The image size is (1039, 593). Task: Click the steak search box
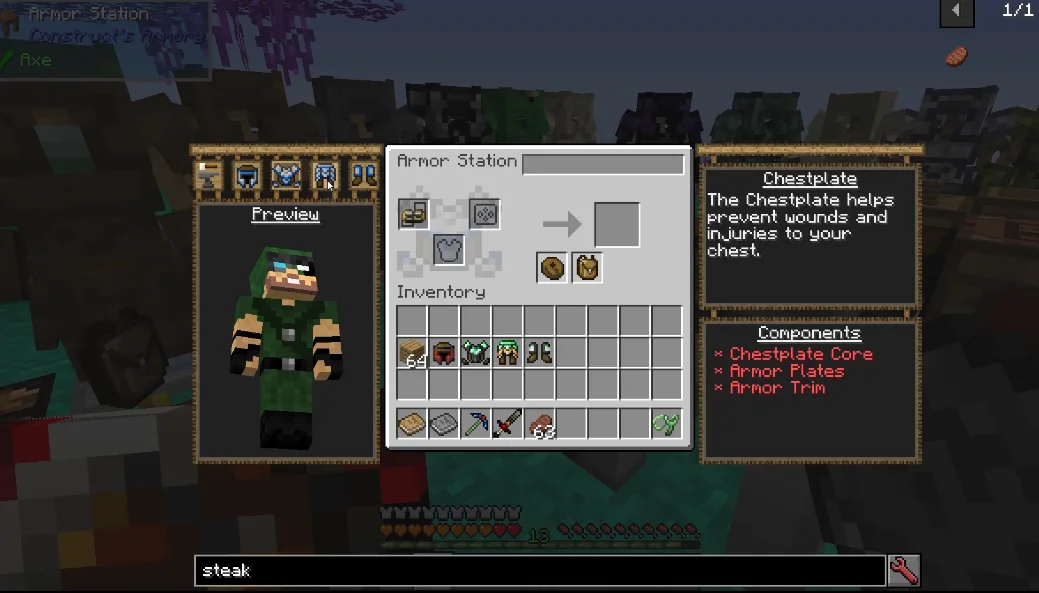(540, 571)
